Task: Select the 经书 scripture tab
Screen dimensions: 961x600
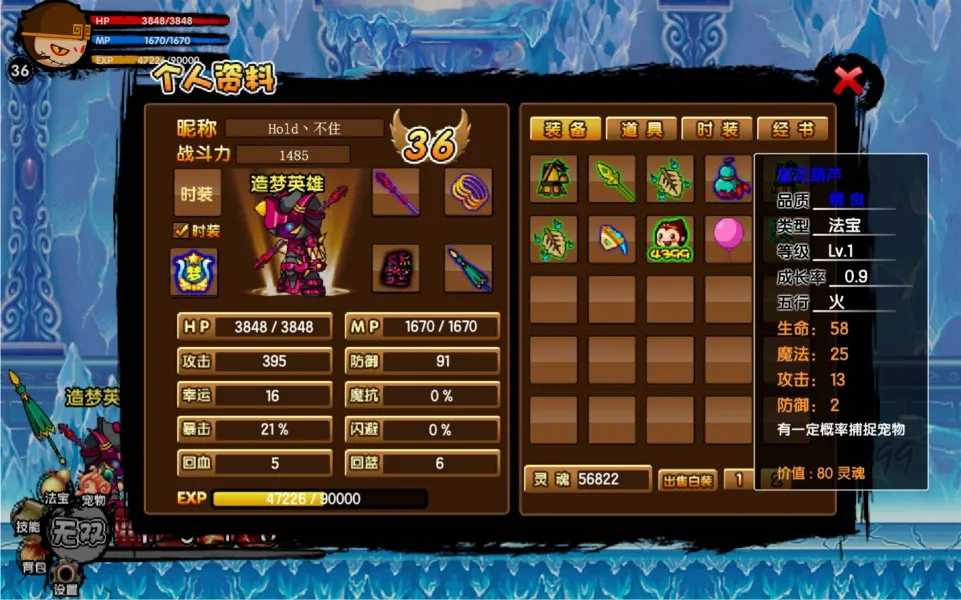Action: tap(792, 129)
